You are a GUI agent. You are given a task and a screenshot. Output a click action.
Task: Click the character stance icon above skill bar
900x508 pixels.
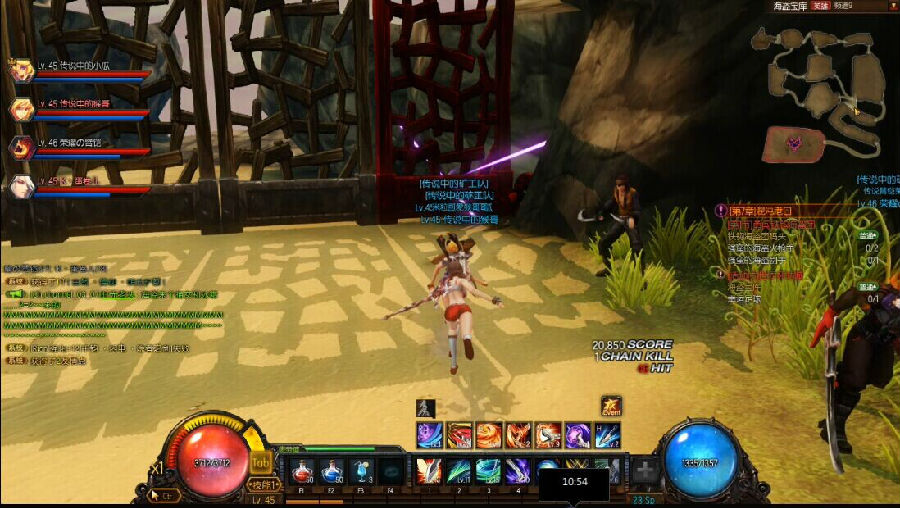click(423, 407)
